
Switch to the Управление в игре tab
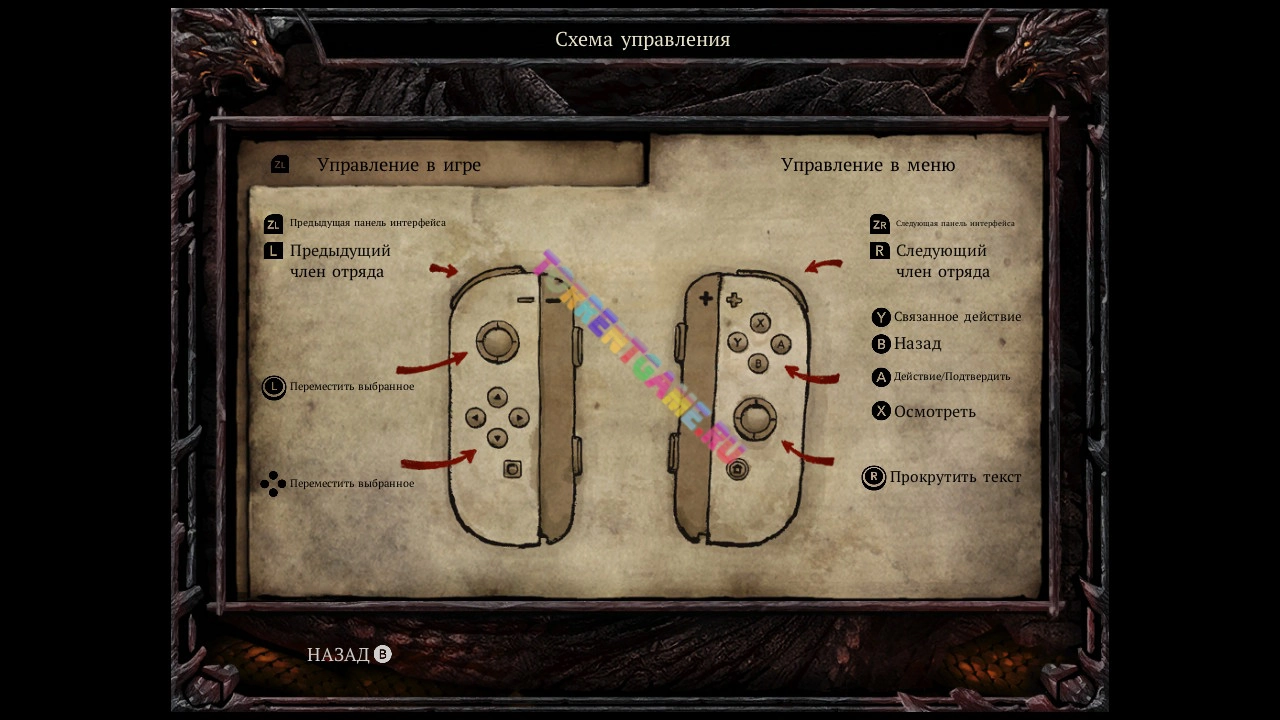[x=400, y=164]
